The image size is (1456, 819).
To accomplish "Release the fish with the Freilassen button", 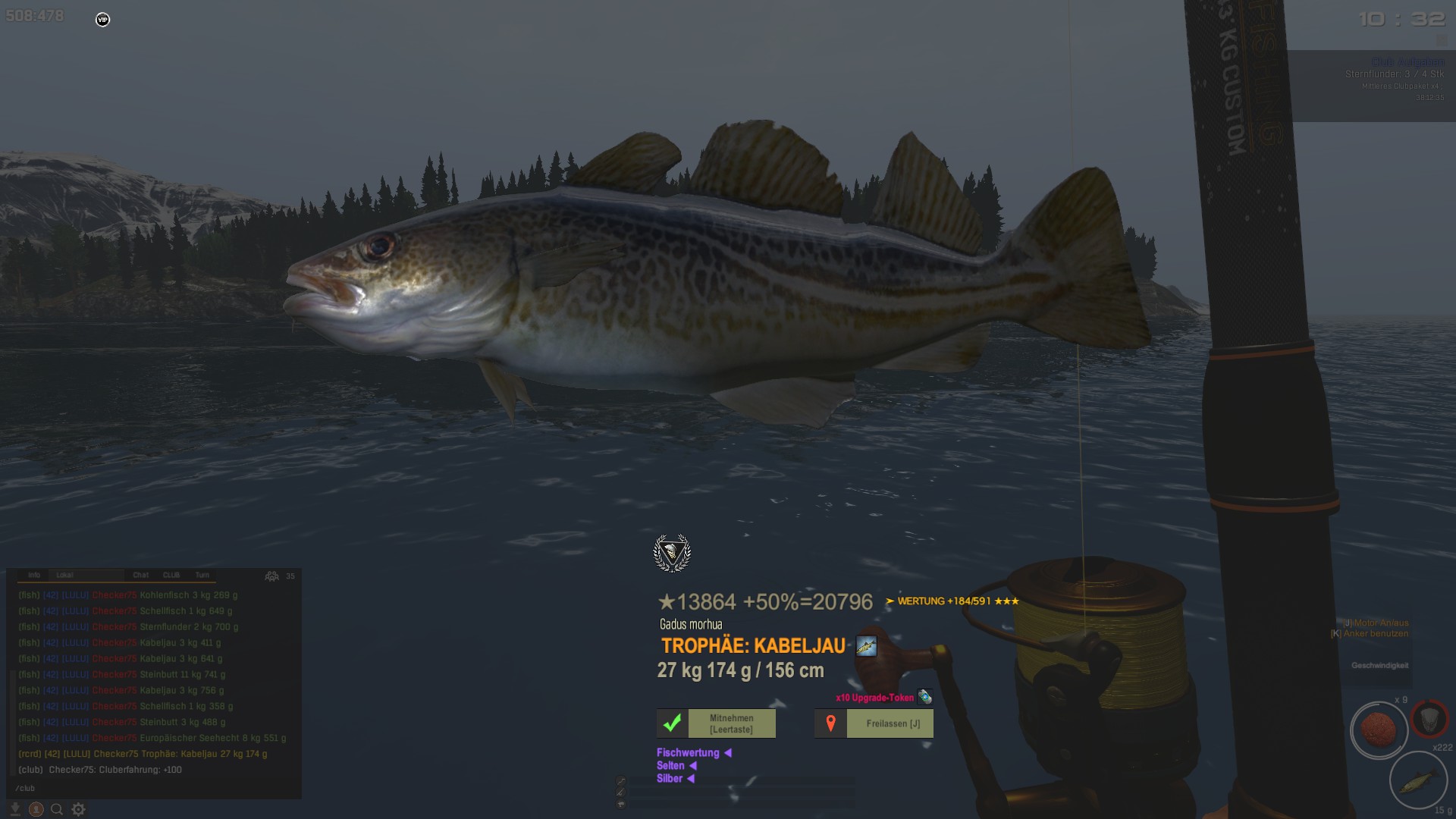I will tap(874, 723).
